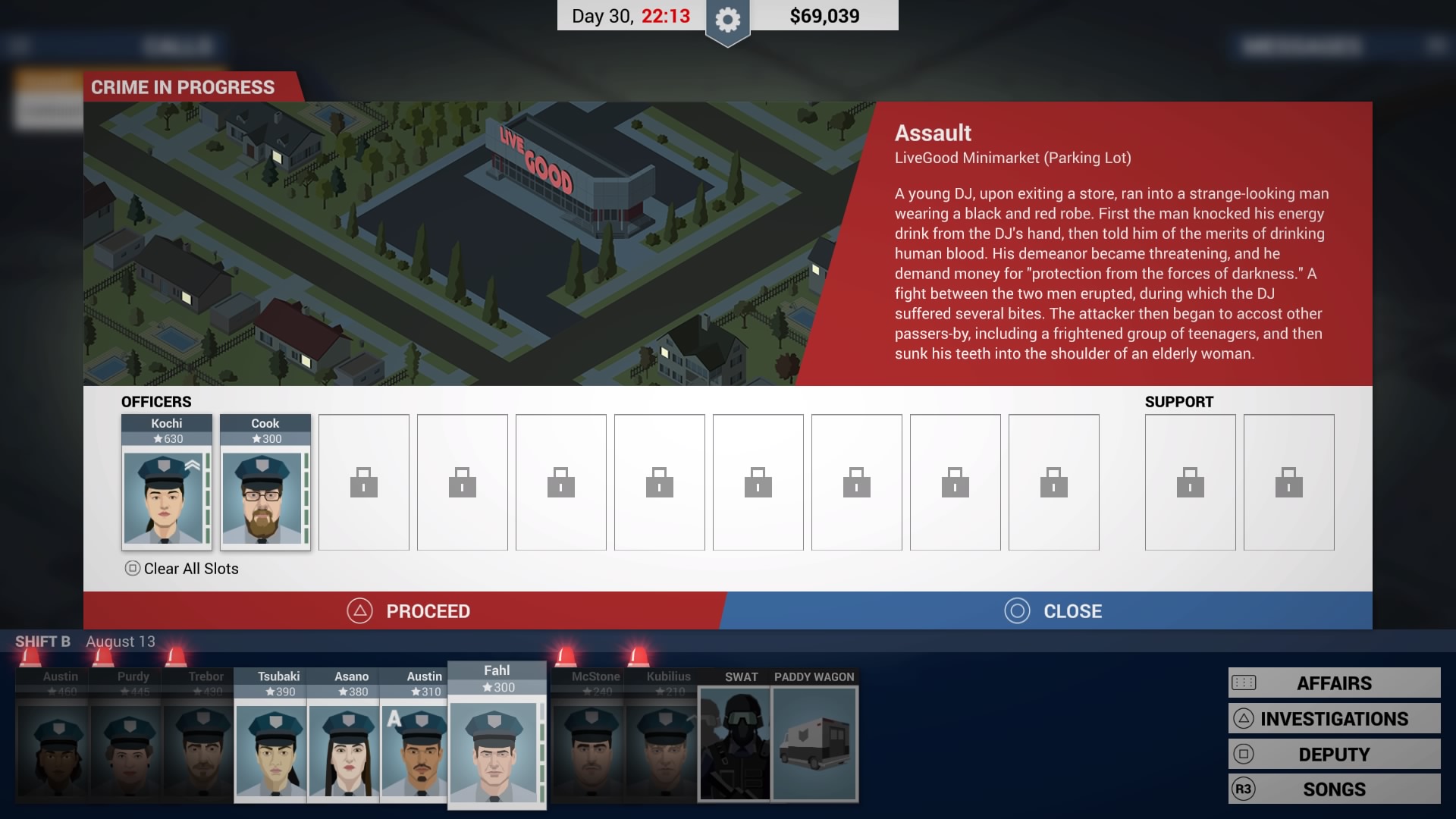The image size is (1456, 819).
Task: Clear all officer slots
Action: pyautogui.click(x=182, y=569)
